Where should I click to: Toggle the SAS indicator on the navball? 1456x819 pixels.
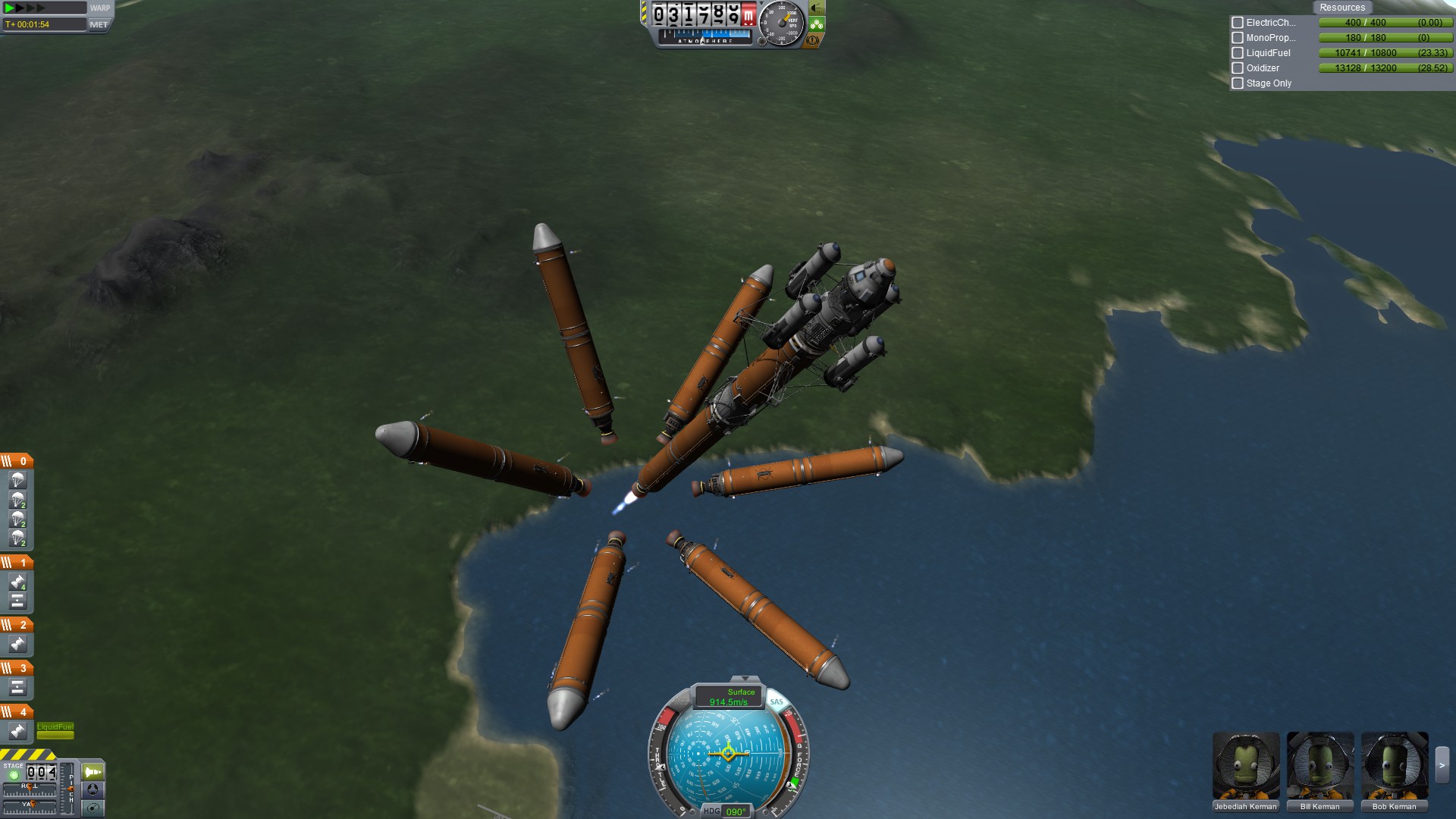pos(776,701)
